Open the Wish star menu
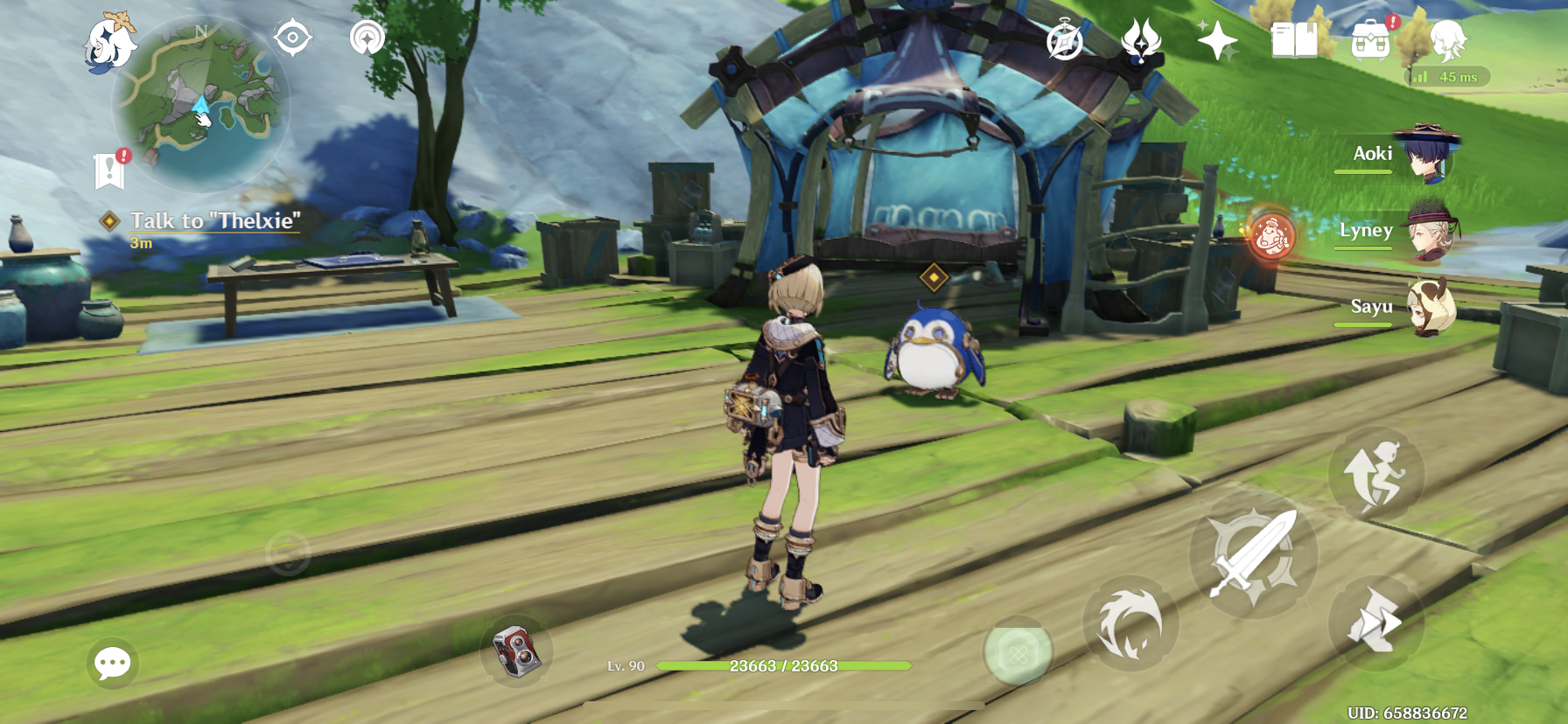The height and width of the screenshot is (724, 1568). [x=1217, y=40]
